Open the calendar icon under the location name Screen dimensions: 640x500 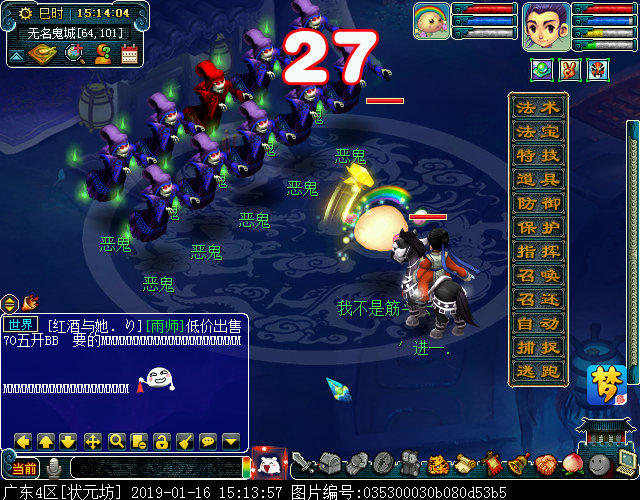pos(129,55)
